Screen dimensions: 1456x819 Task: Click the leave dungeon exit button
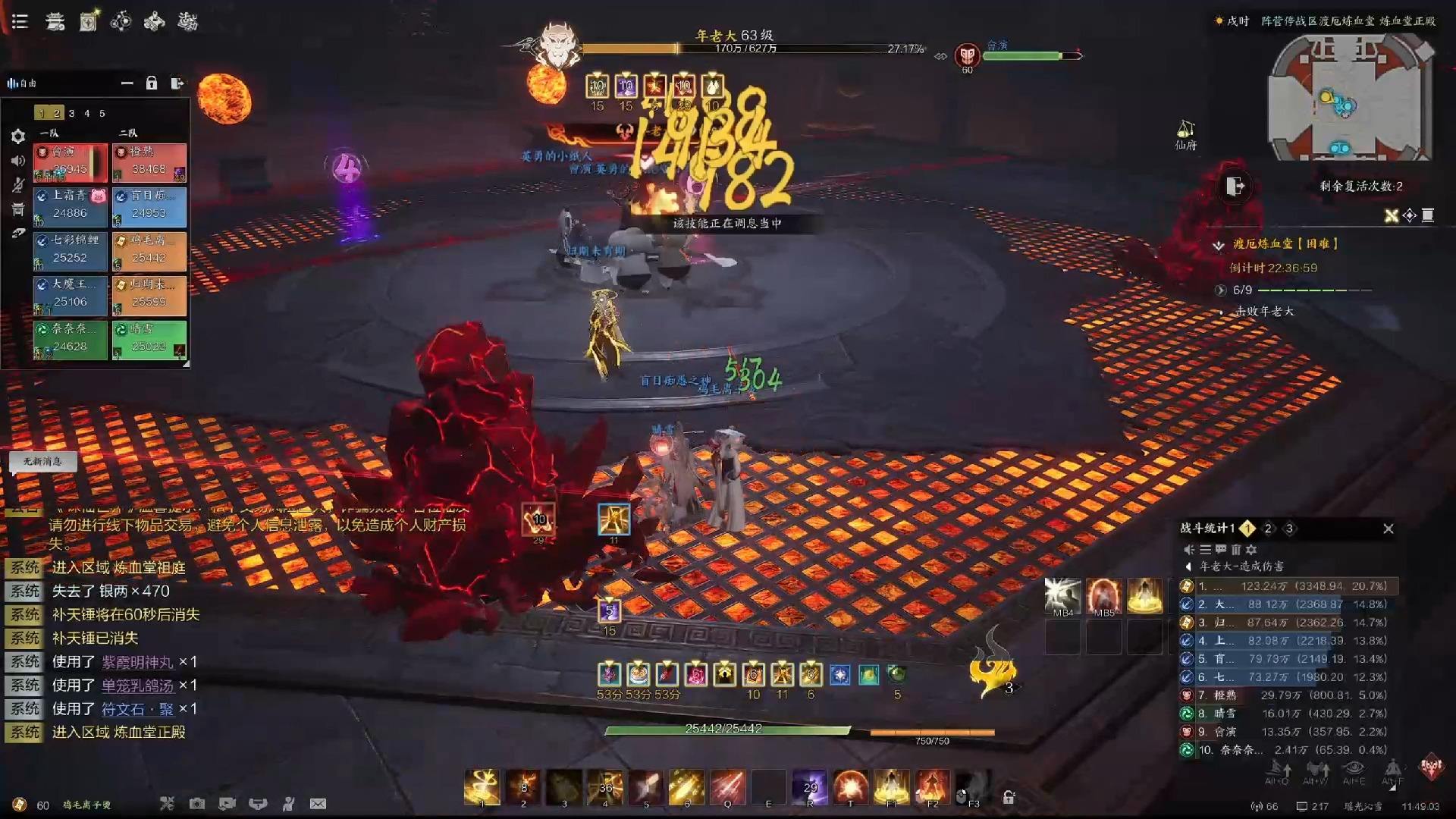pyautogui.click(x=1235, y=186)
